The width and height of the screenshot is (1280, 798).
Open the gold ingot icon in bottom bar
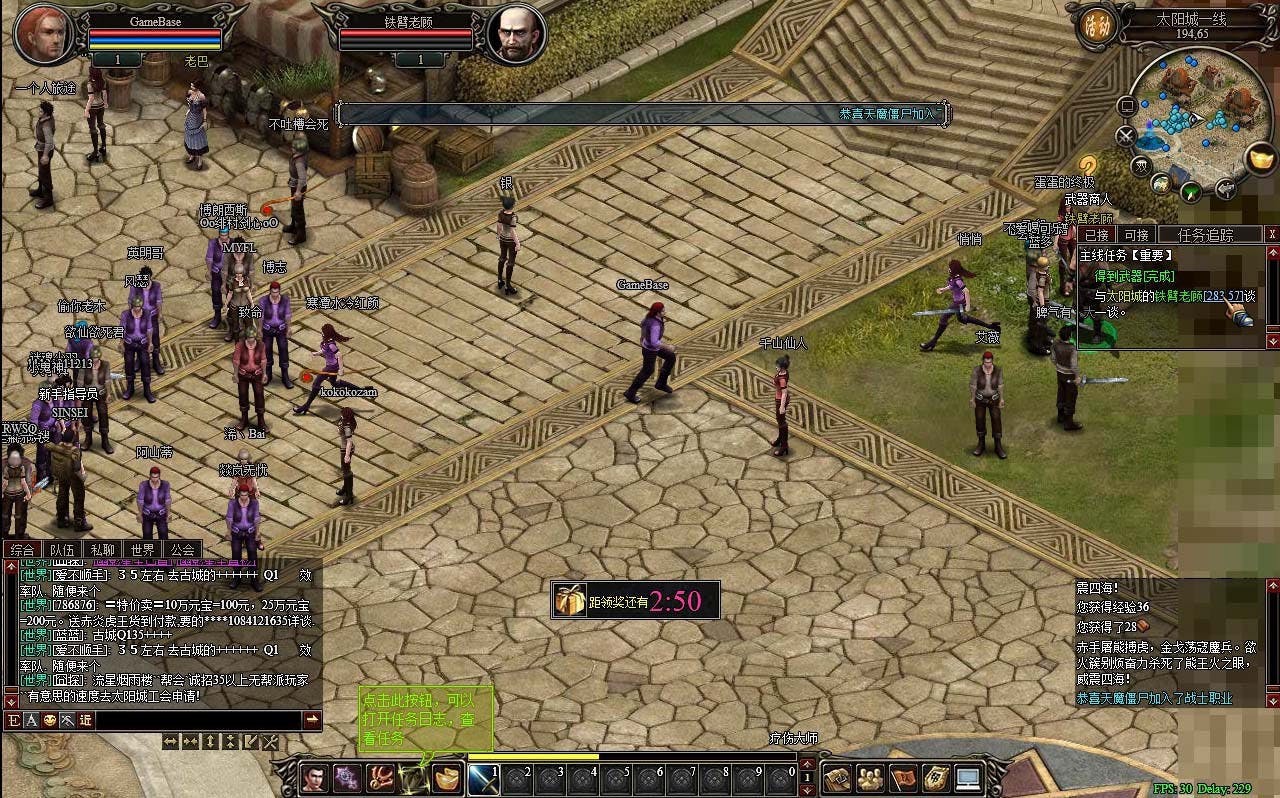coord(446,777)
